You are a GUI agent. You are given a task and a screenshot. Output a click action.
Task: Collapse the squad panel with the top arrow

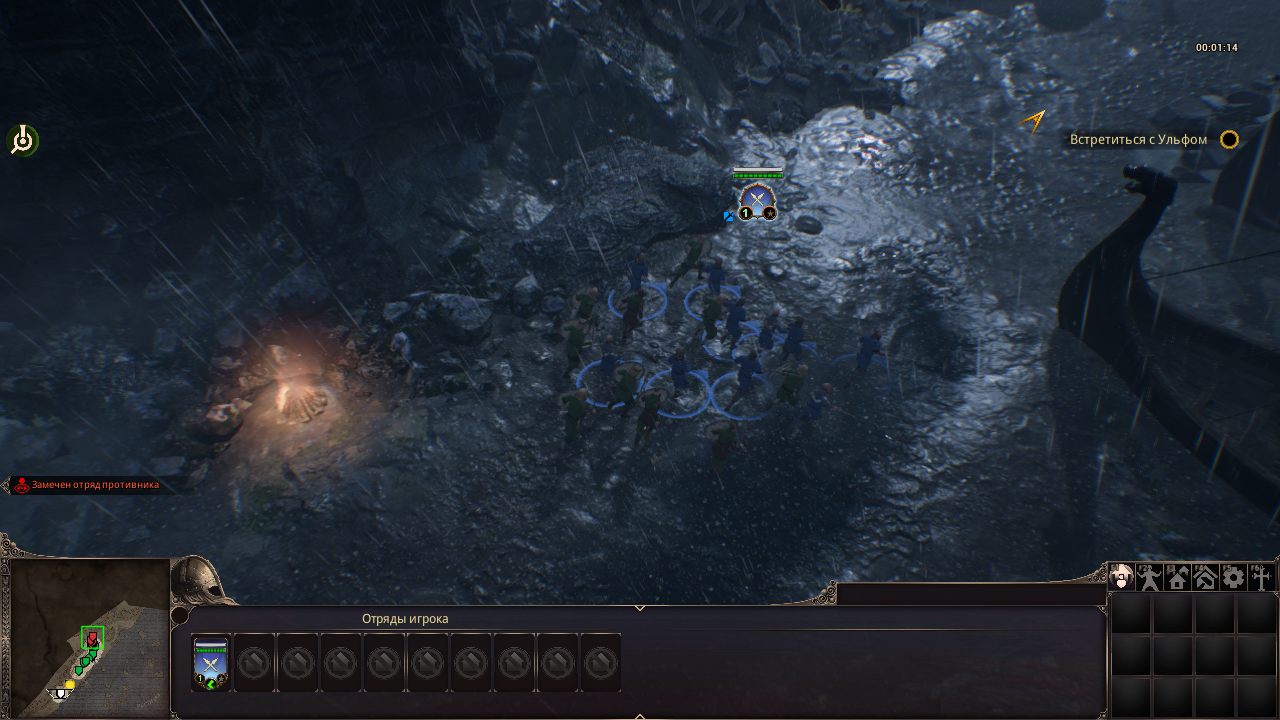pos(640,607)
